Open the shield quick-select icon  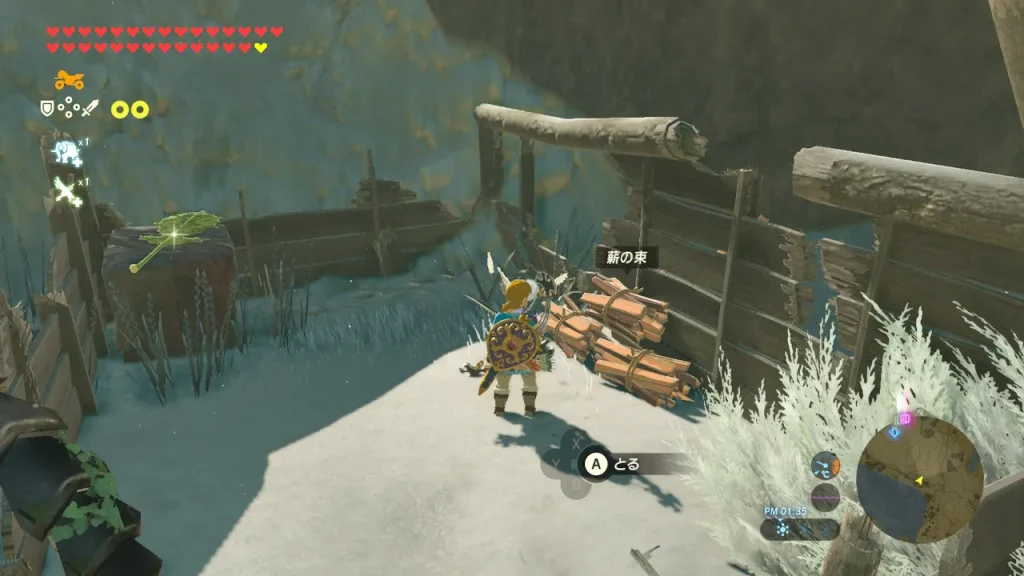point(46,108)
